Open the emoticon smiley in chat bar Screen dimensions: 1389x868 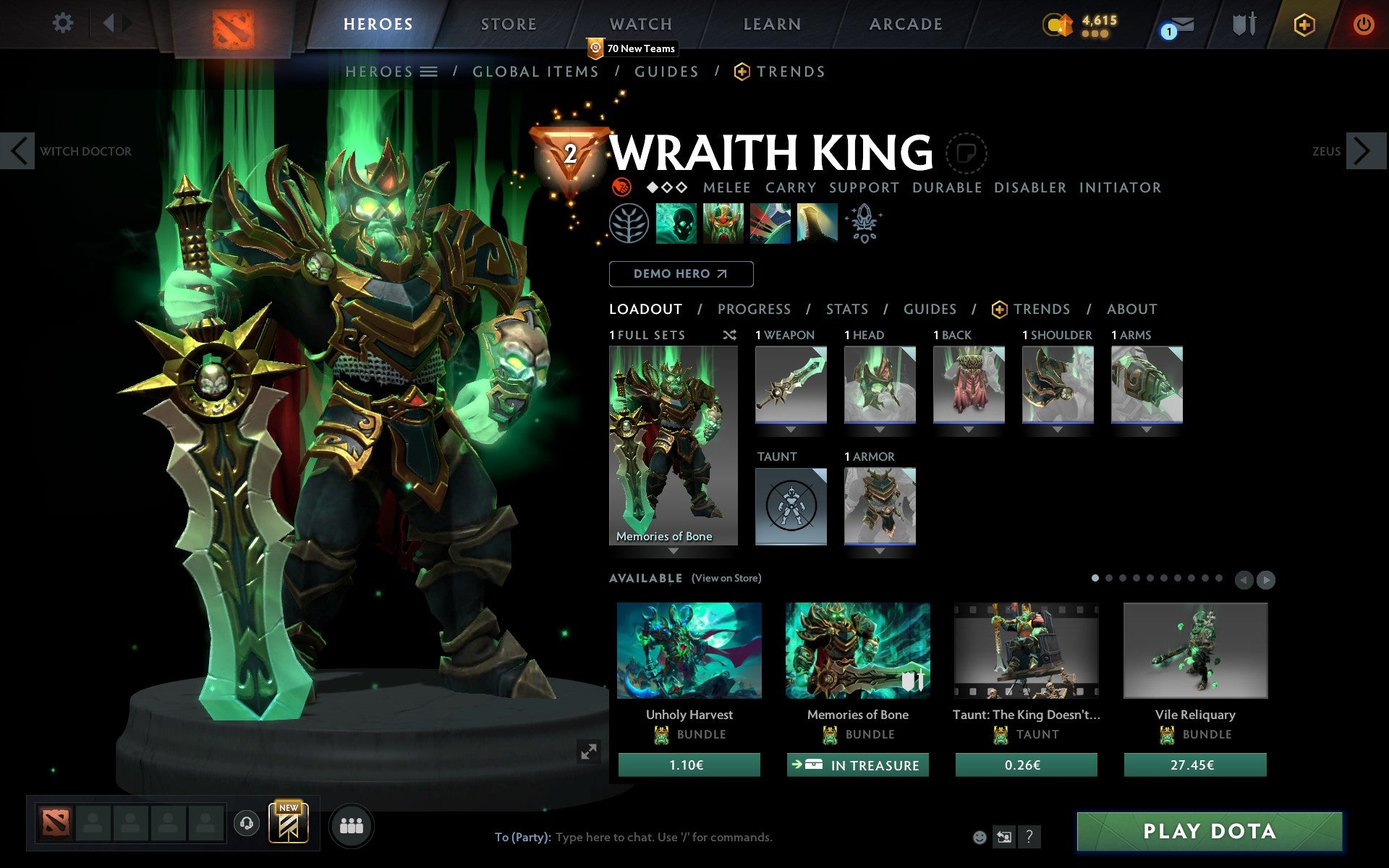(x=981, y=838)
